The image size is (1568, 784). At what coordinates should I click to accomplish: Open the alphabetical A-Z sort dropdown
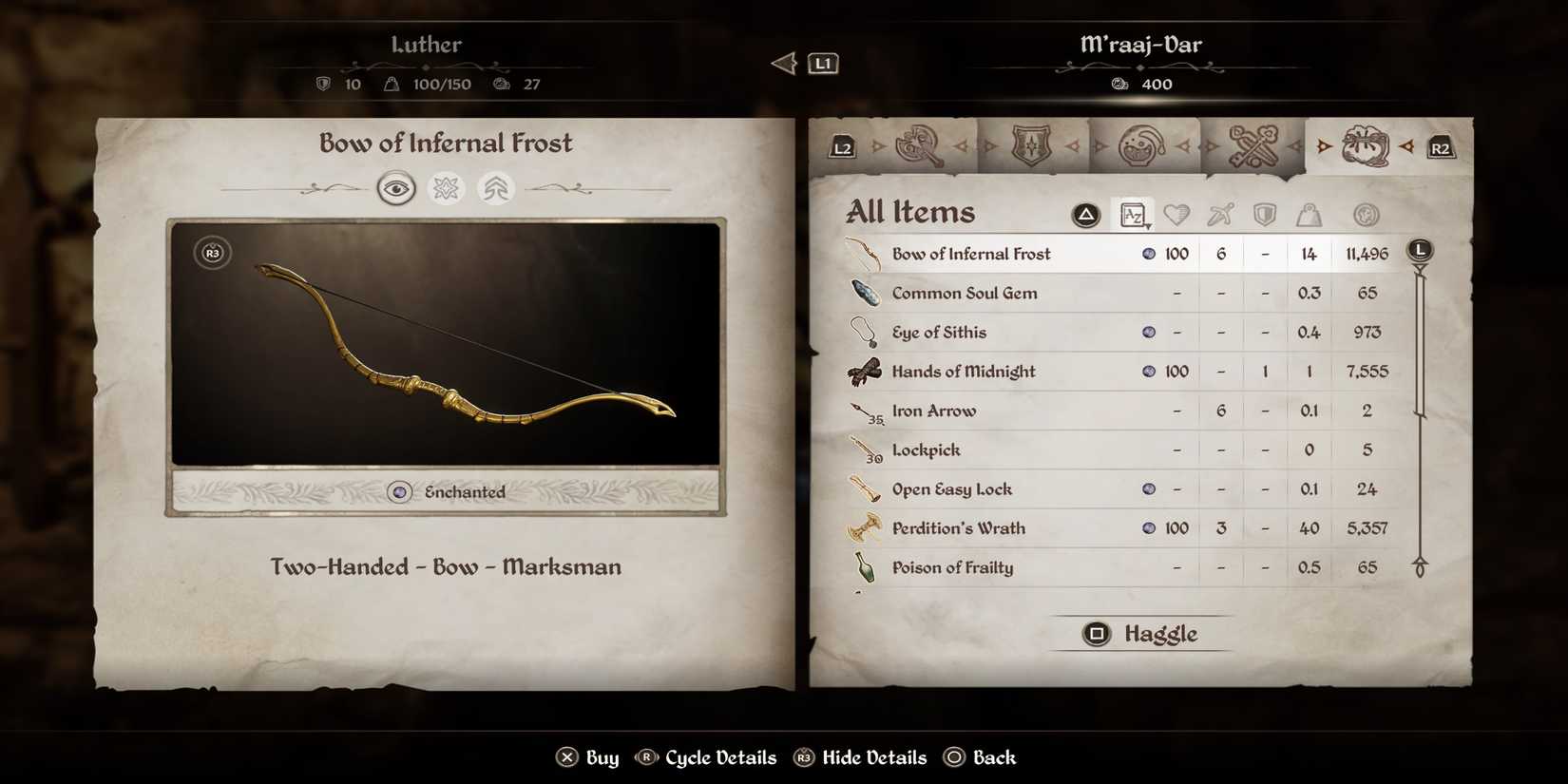[x=1133, y=214]
